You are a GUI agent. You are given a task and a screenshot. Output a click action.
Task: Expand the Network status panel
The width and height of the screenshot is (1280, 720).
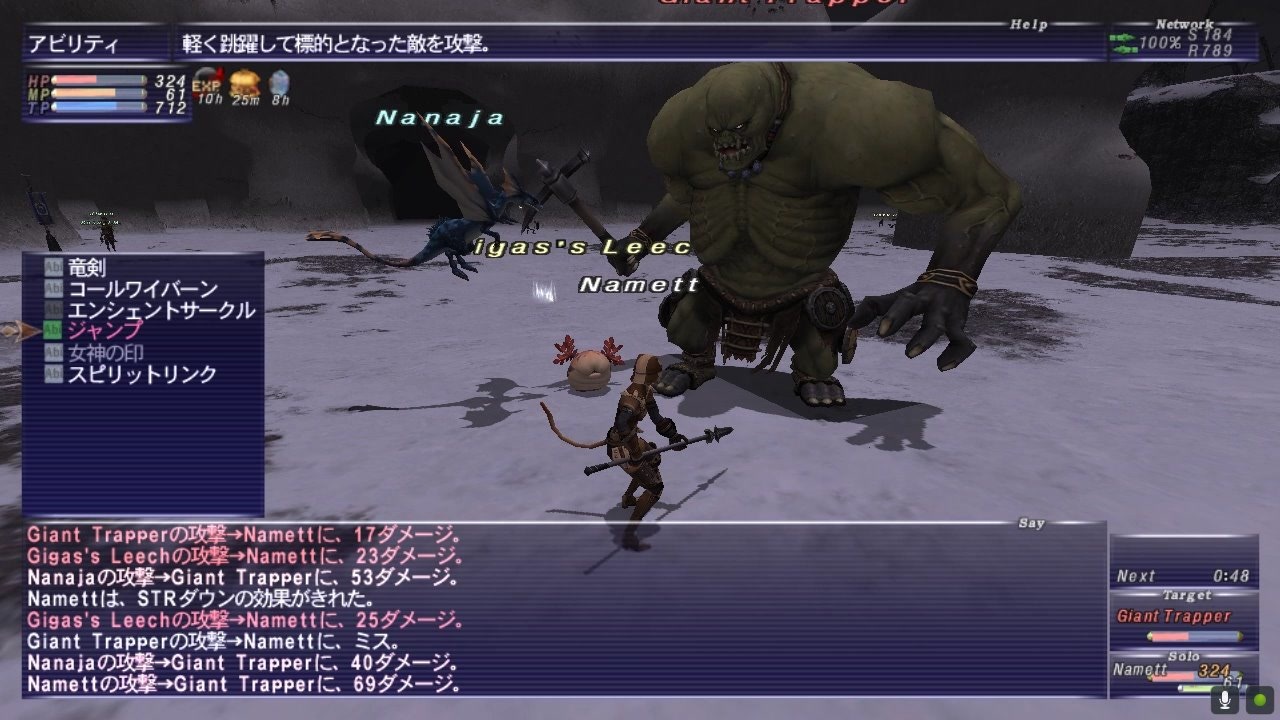(1186, 22)
